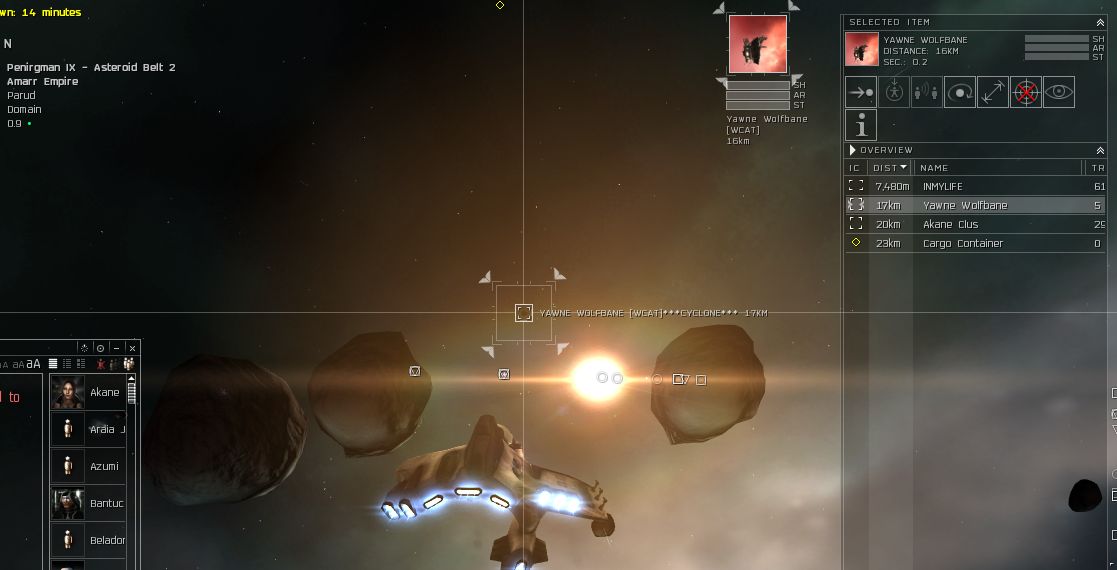1117x570 pixels.
Task: Select INMYLIFE in the overview list
Action: coord(942,187)
